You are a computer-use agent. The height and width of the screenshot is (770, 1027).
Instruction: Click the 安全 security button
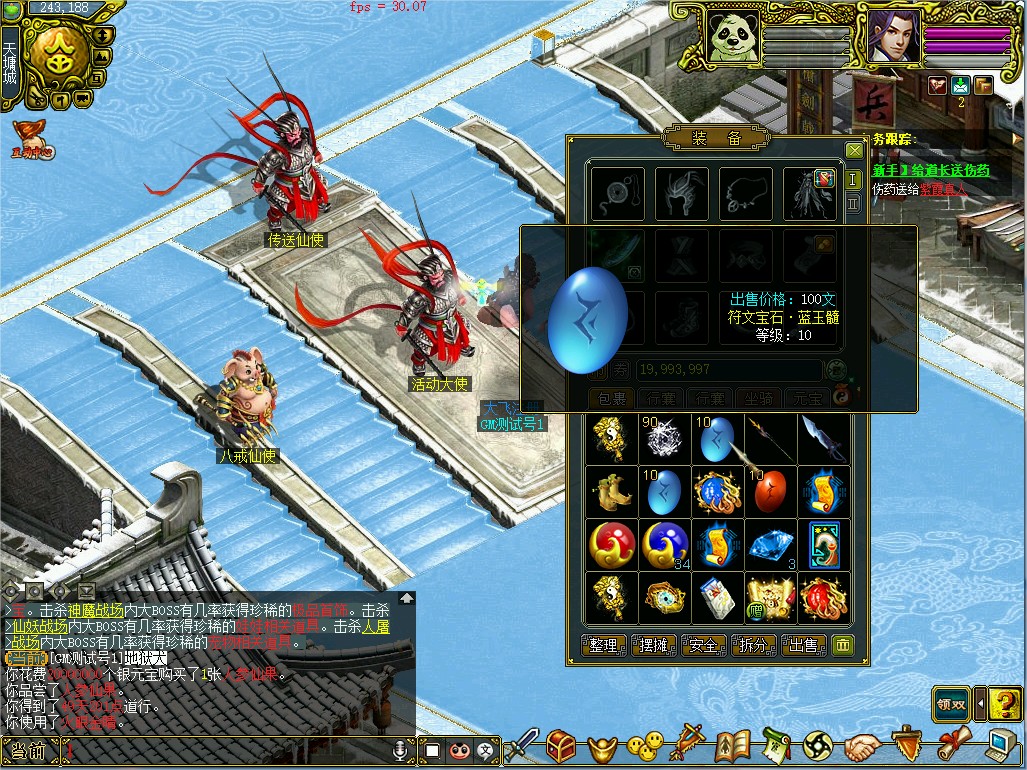click(704, 645)
